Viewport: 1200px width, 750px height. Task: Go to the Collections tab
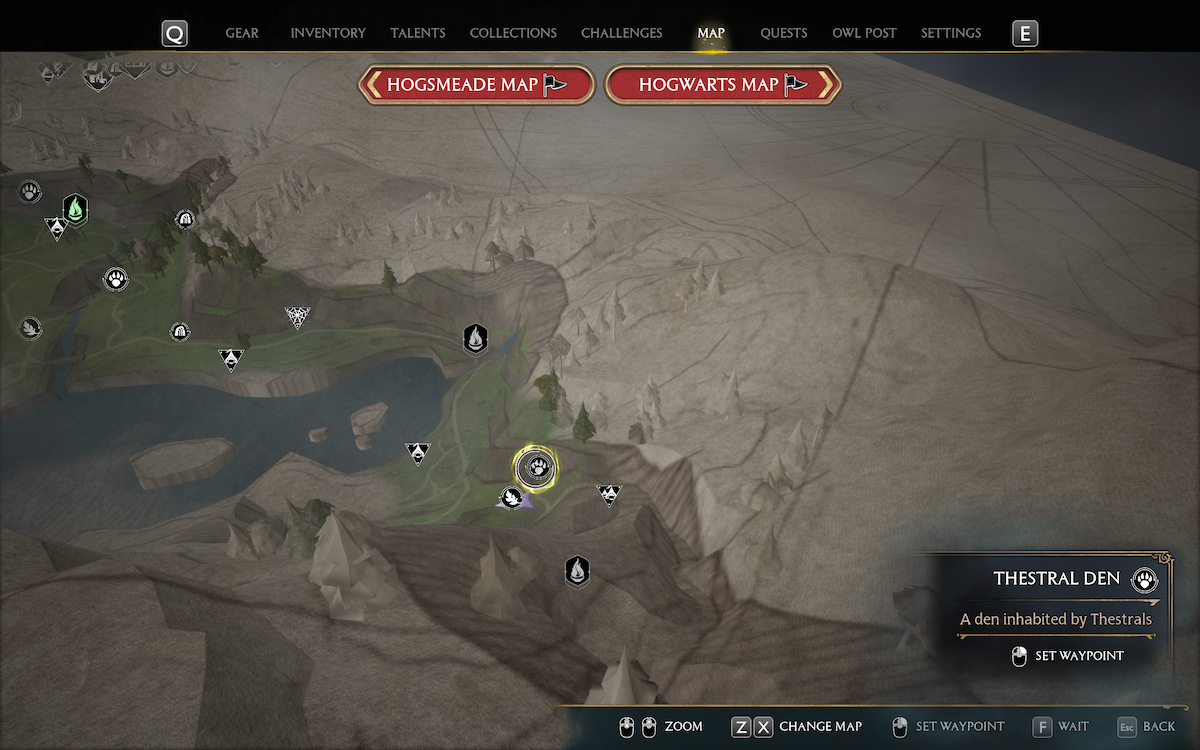[x=513, y=33]
